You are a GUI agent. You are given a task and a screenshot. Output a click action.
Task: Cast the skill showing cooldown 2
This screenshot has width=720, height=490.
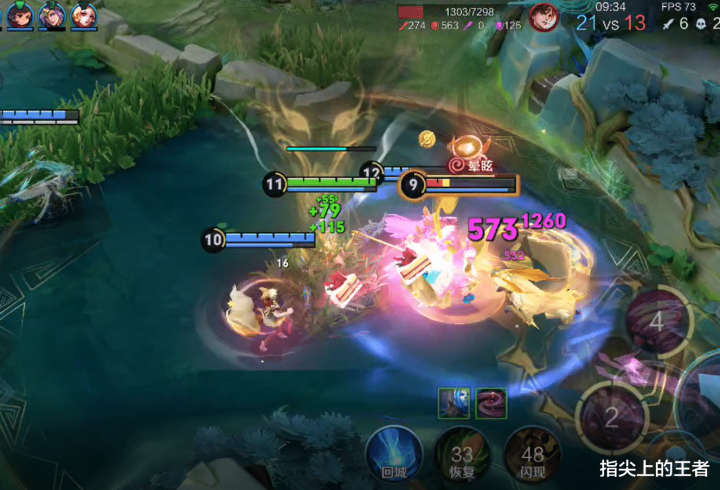612,416
